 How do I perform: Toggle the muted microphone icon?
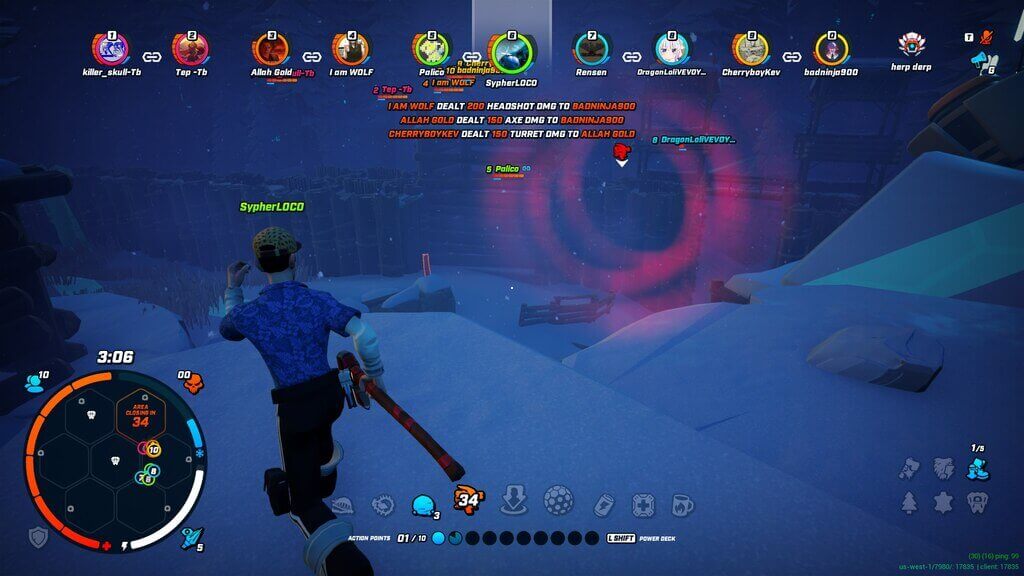pos(987,37)
